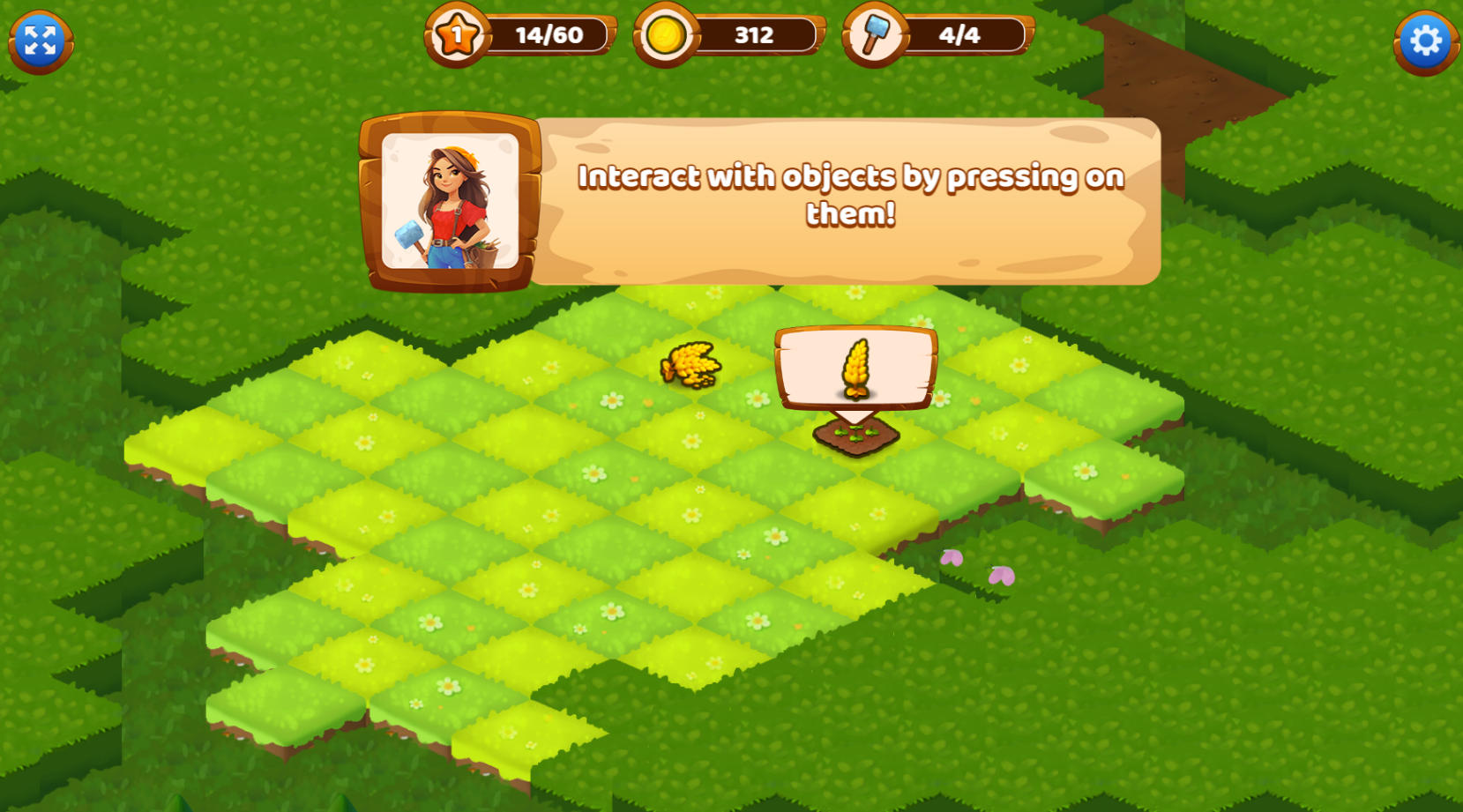Click a pink flower near the field edge
1463x812 pixels.
952,558
